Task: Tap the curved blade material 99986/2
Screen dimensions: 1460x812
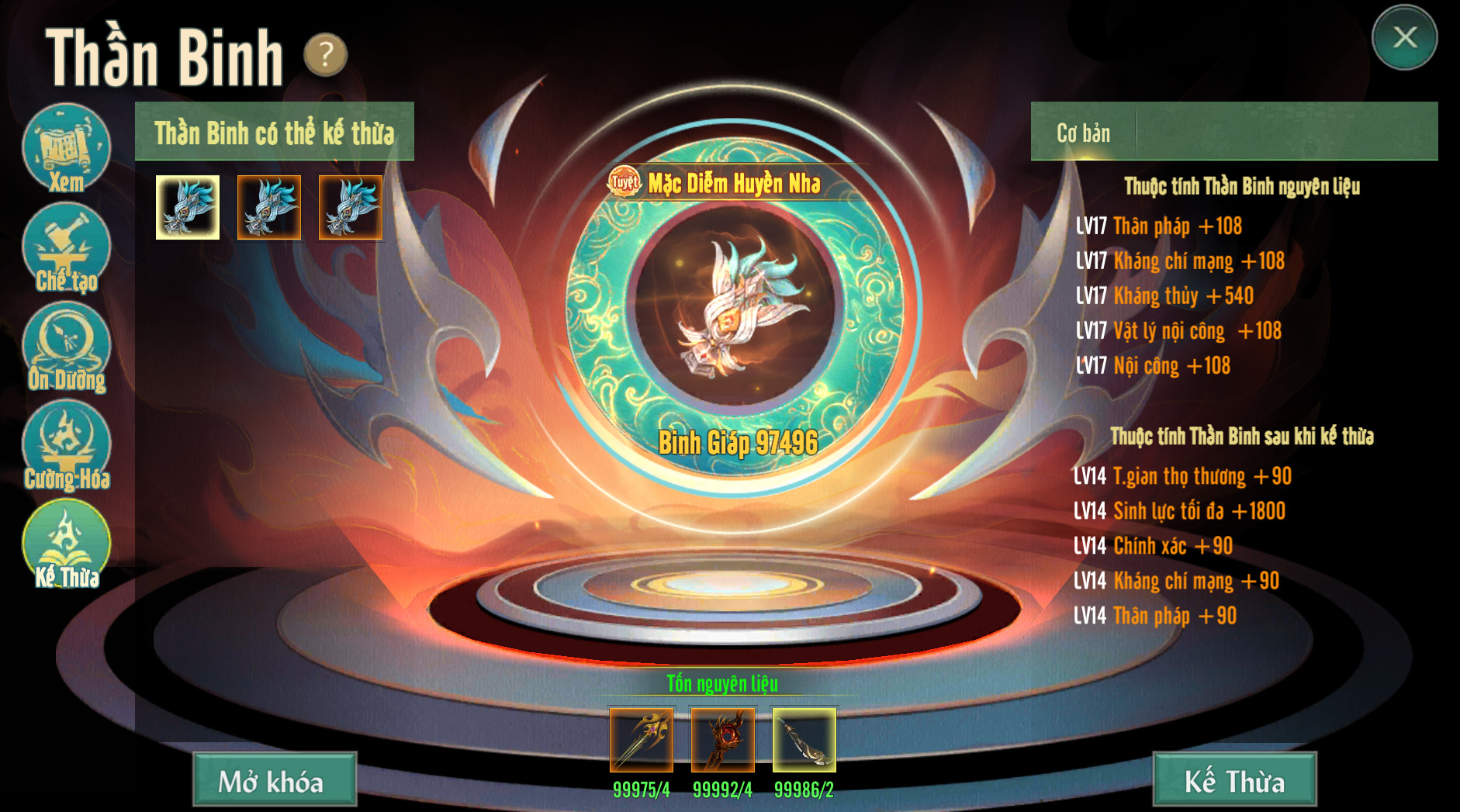Action: (804, 739)
